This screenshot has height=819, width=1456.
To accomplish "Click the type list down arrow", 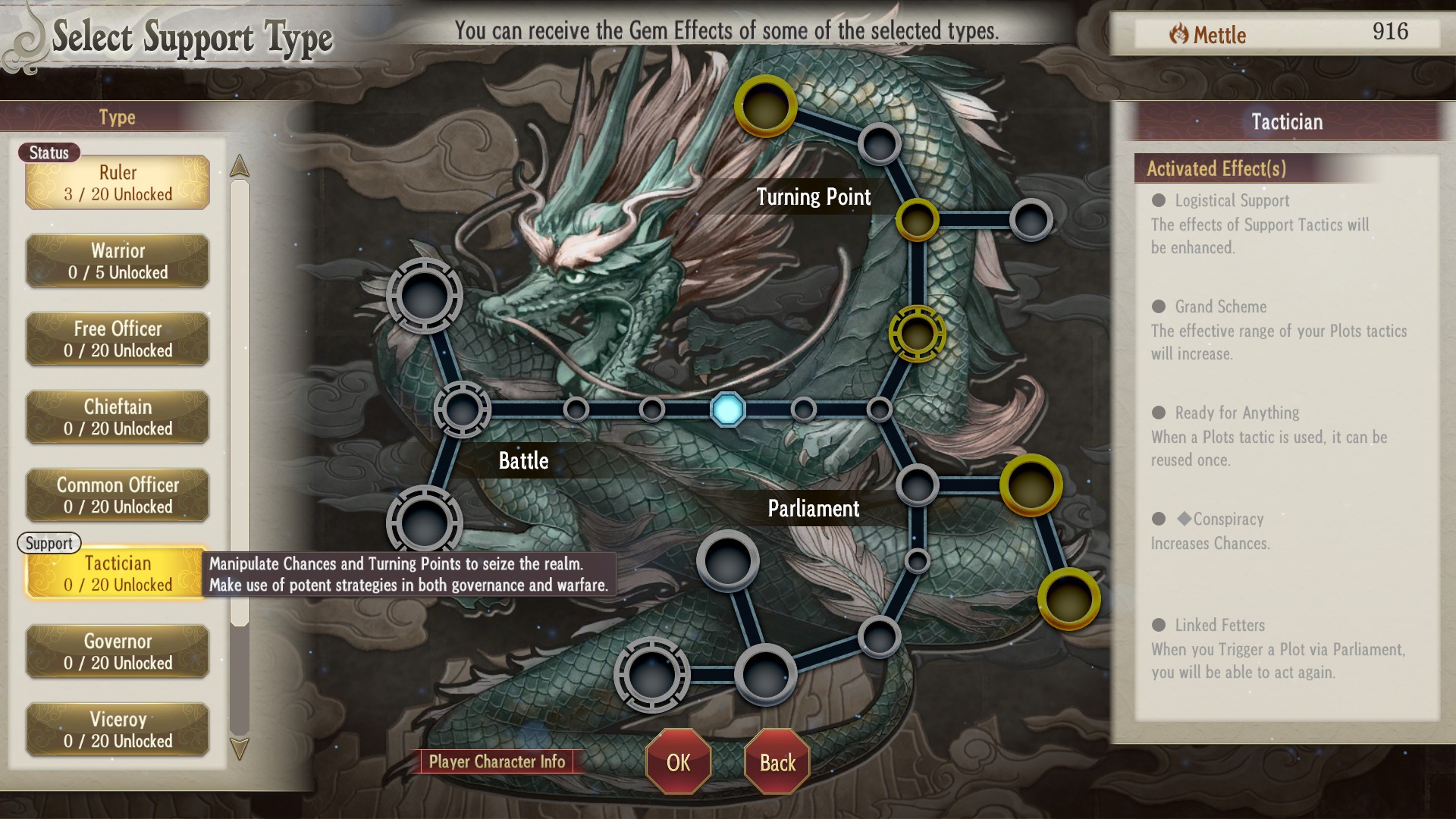I will [x=240, y=749].
